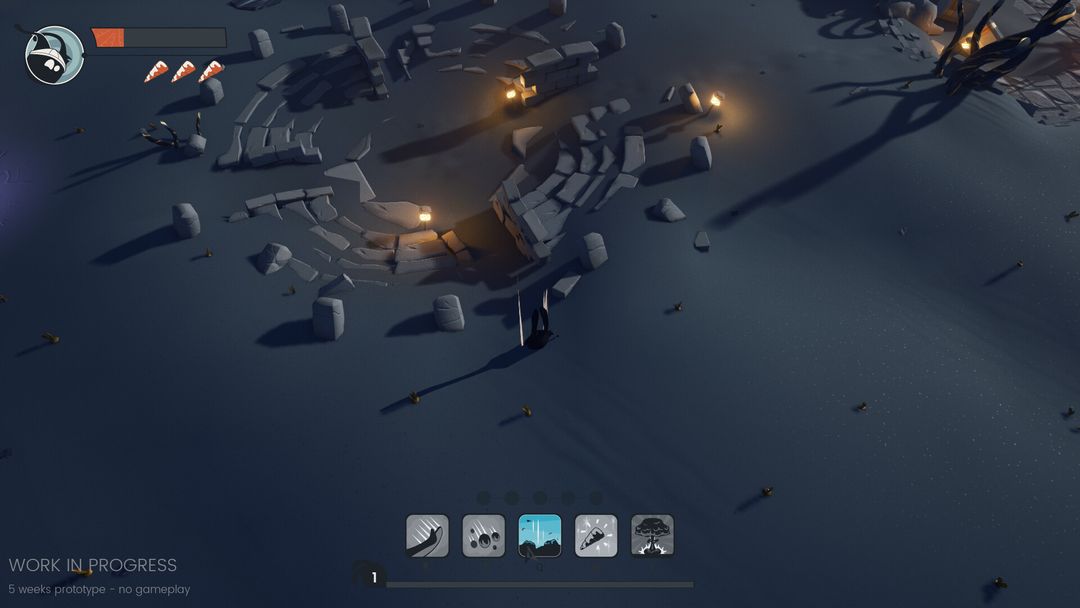The height and width of the screenshot is (608, 1080).
Task: Trigger the glowing carrot ability
Action: click(596, 536)
